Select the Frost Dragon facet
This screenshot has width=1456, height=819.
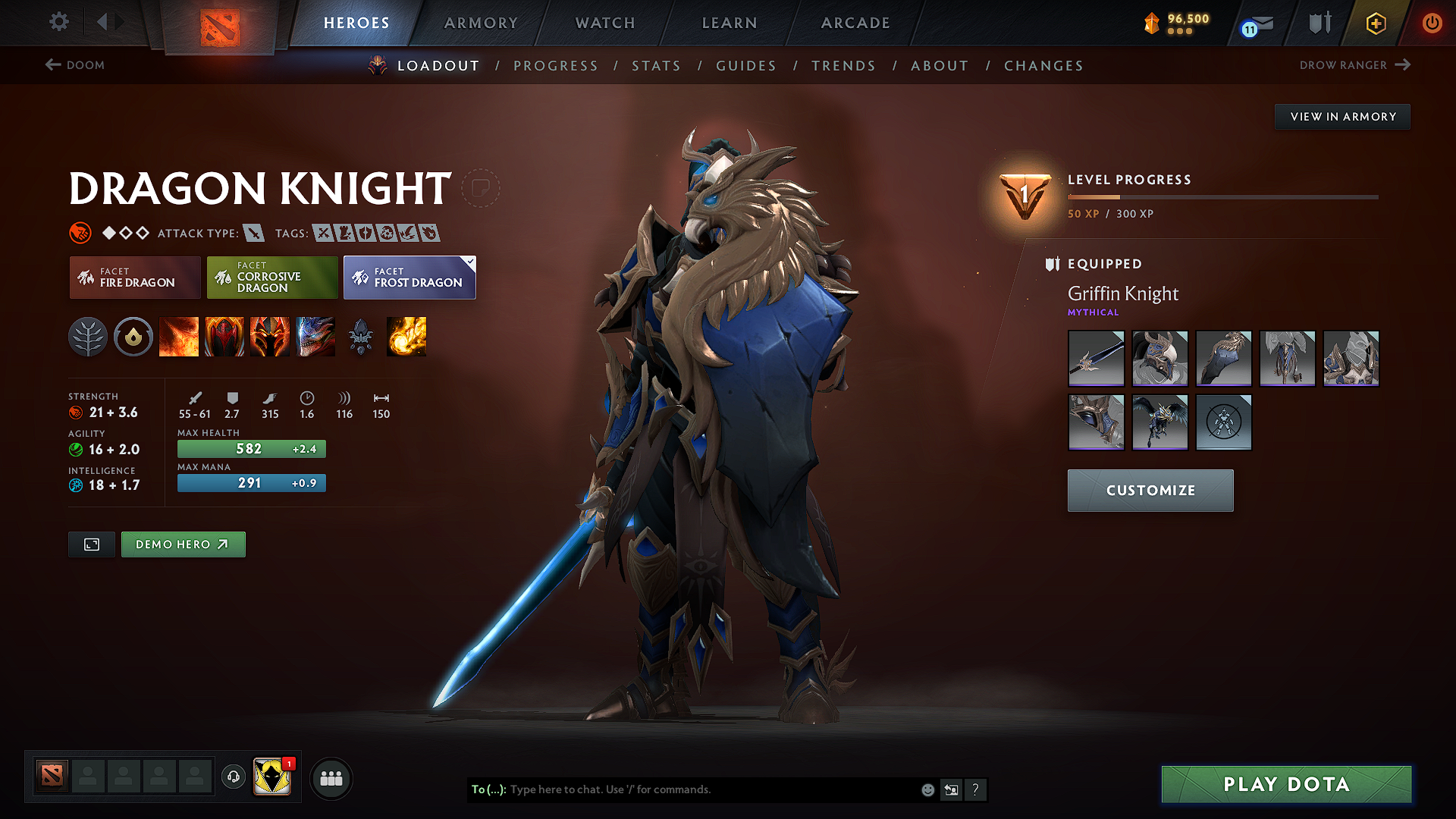[409, 278]
